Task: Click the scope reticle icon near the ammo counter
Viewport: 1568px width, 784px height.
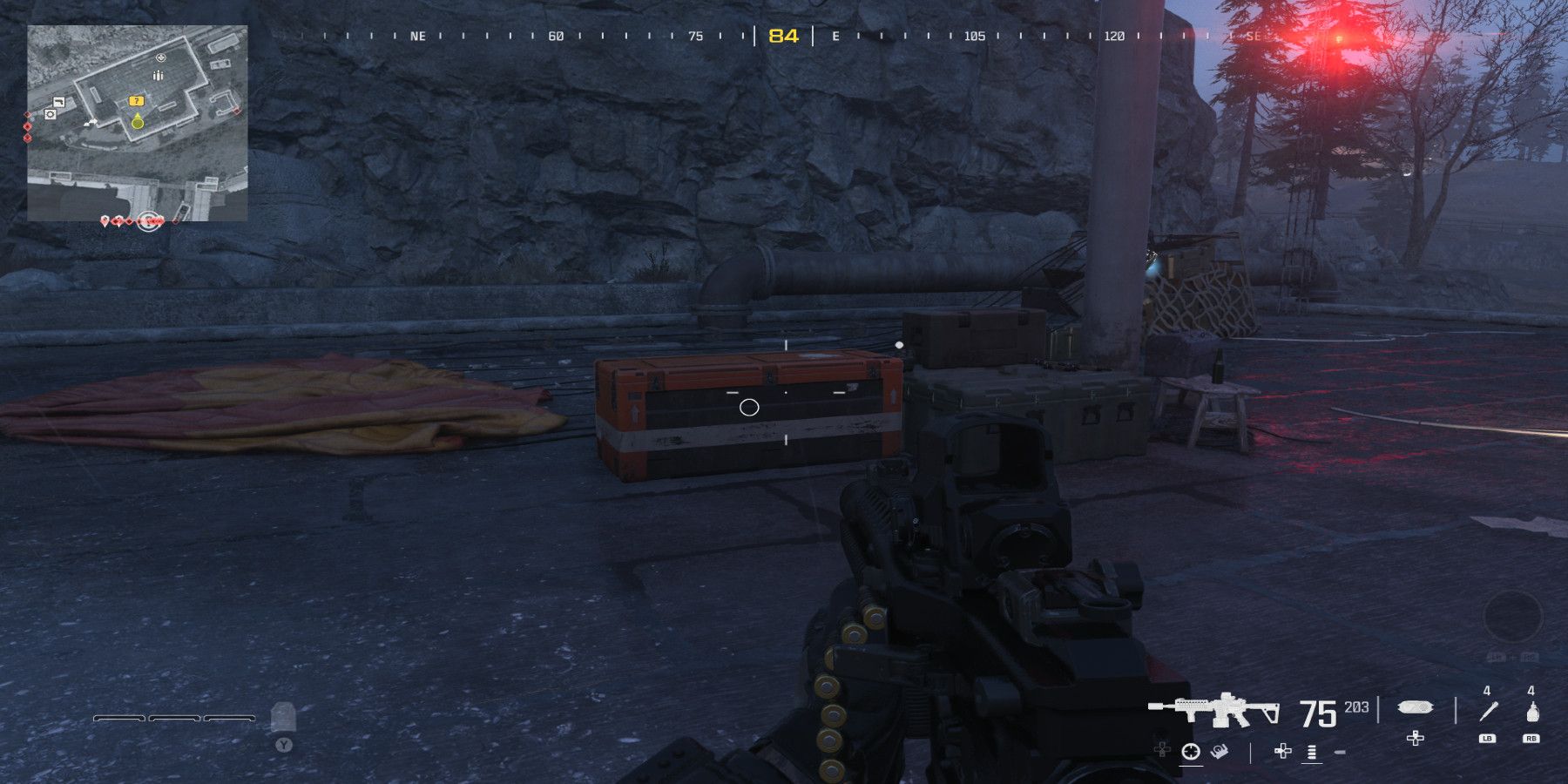Action: 1191,752
